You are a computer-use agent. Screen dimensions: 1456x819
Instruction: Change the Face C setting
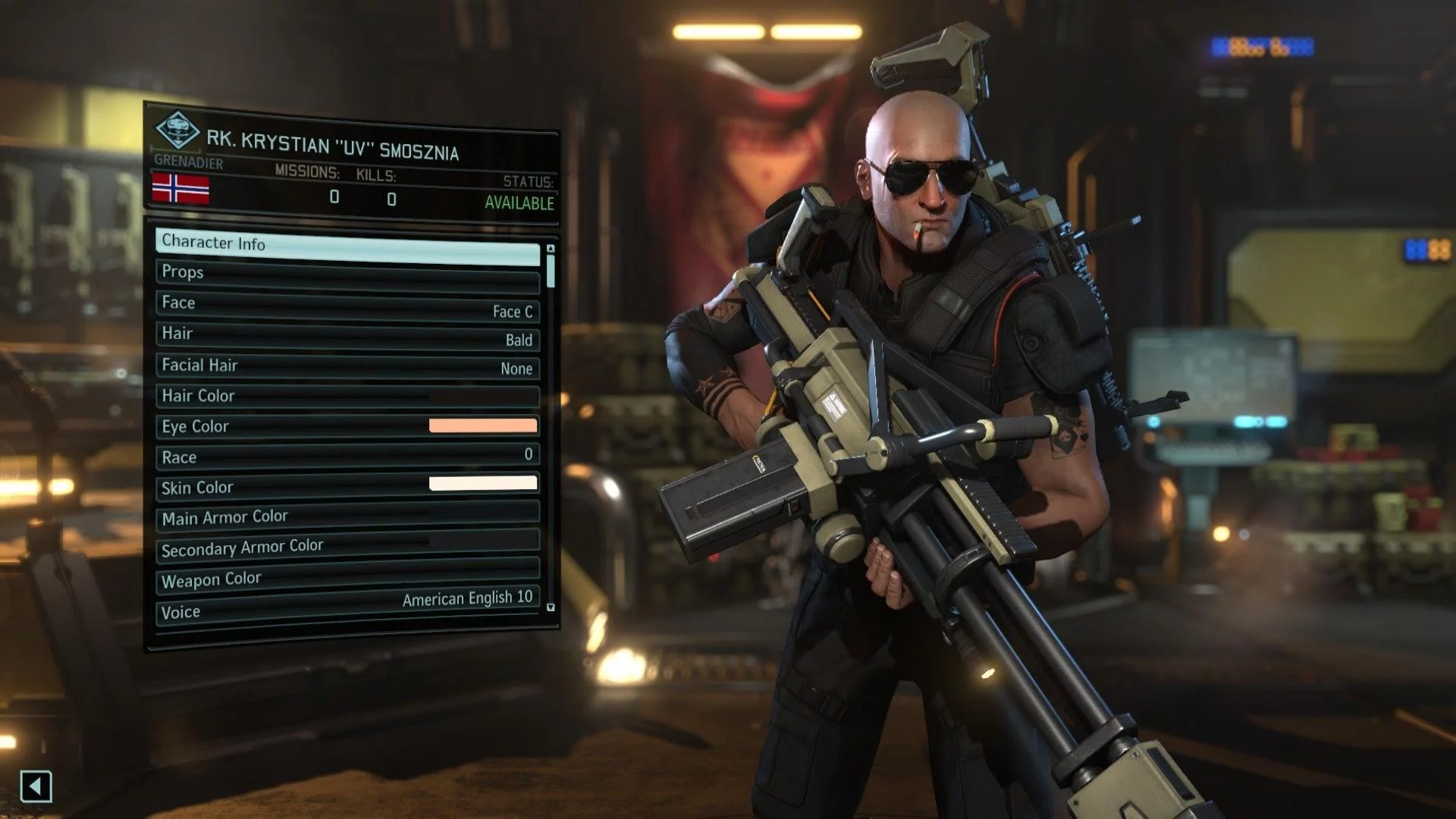pyautogui.click(x=347, y=306)
